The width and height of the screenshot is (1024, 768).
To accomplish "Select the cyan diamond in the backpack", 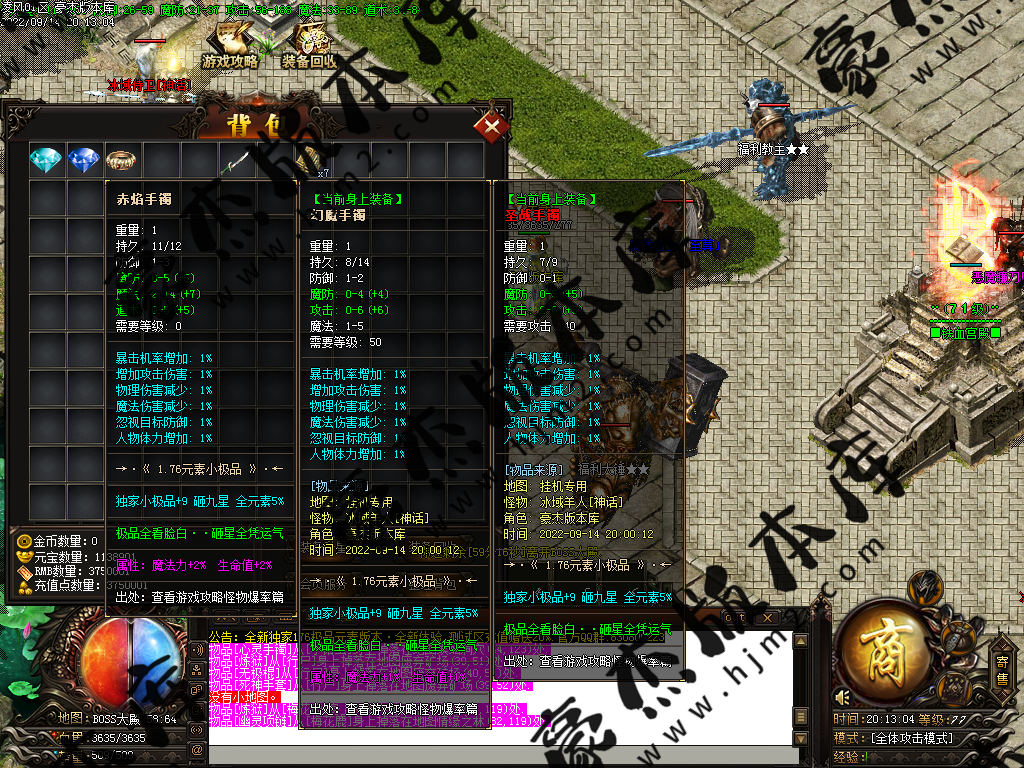I will pos(46,160).
